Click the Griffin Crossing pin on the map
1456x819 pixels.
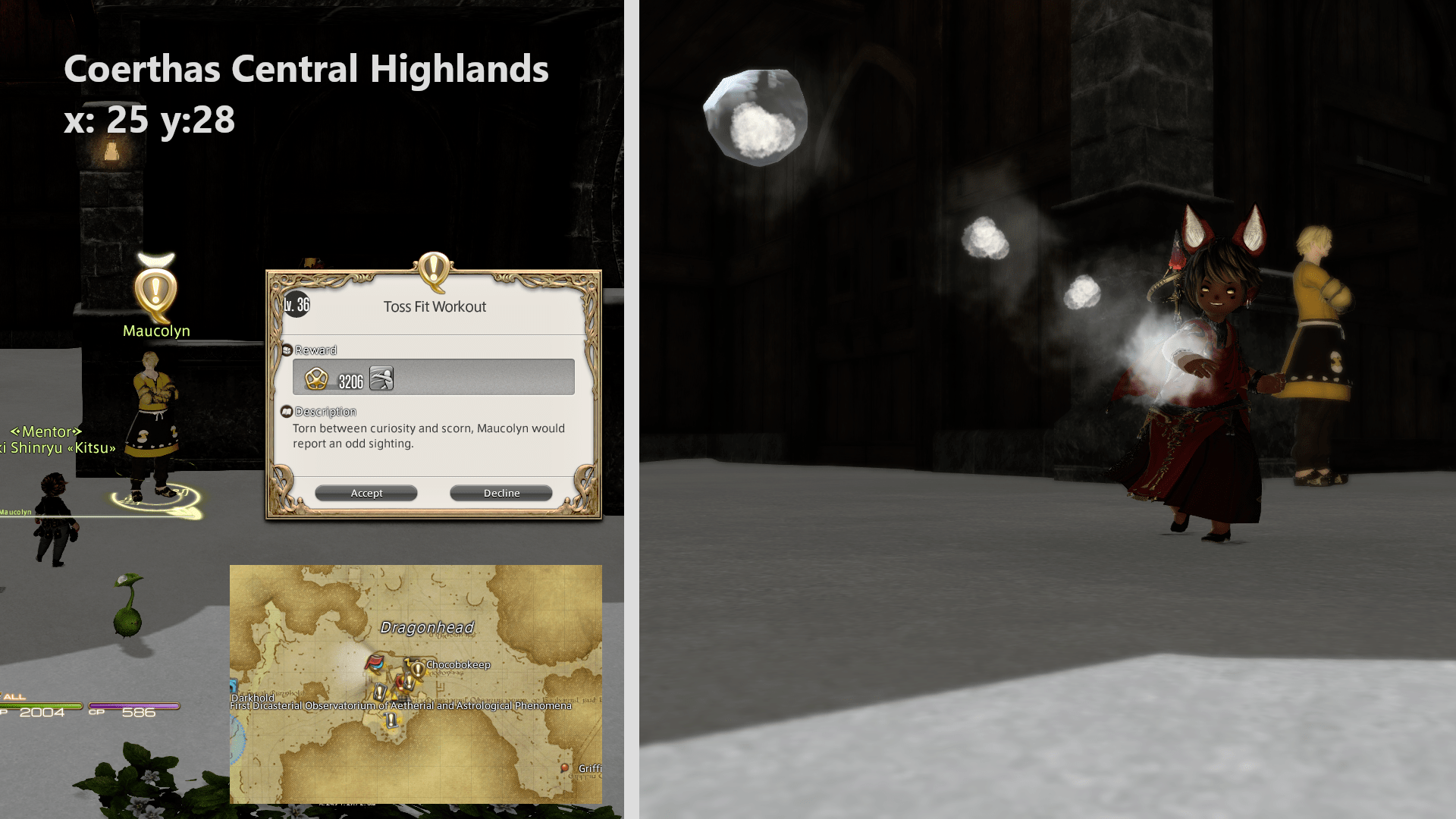564,768
